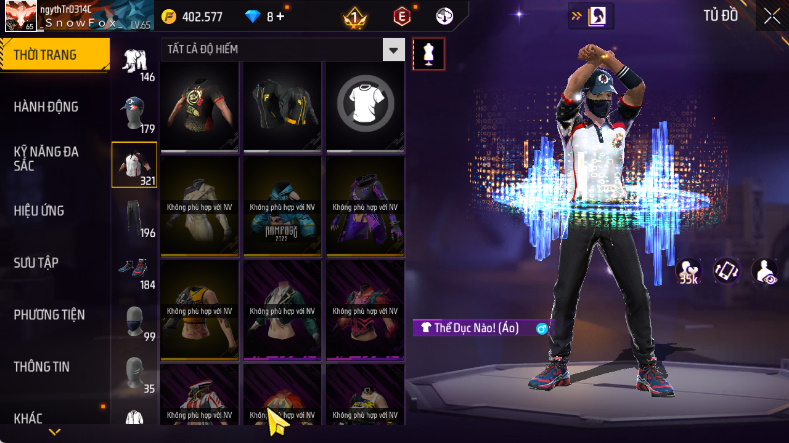The height and width of the screenshot is (443, 789).
Task: Open the THÔNG TIN tab
Action: pos(42,367)
